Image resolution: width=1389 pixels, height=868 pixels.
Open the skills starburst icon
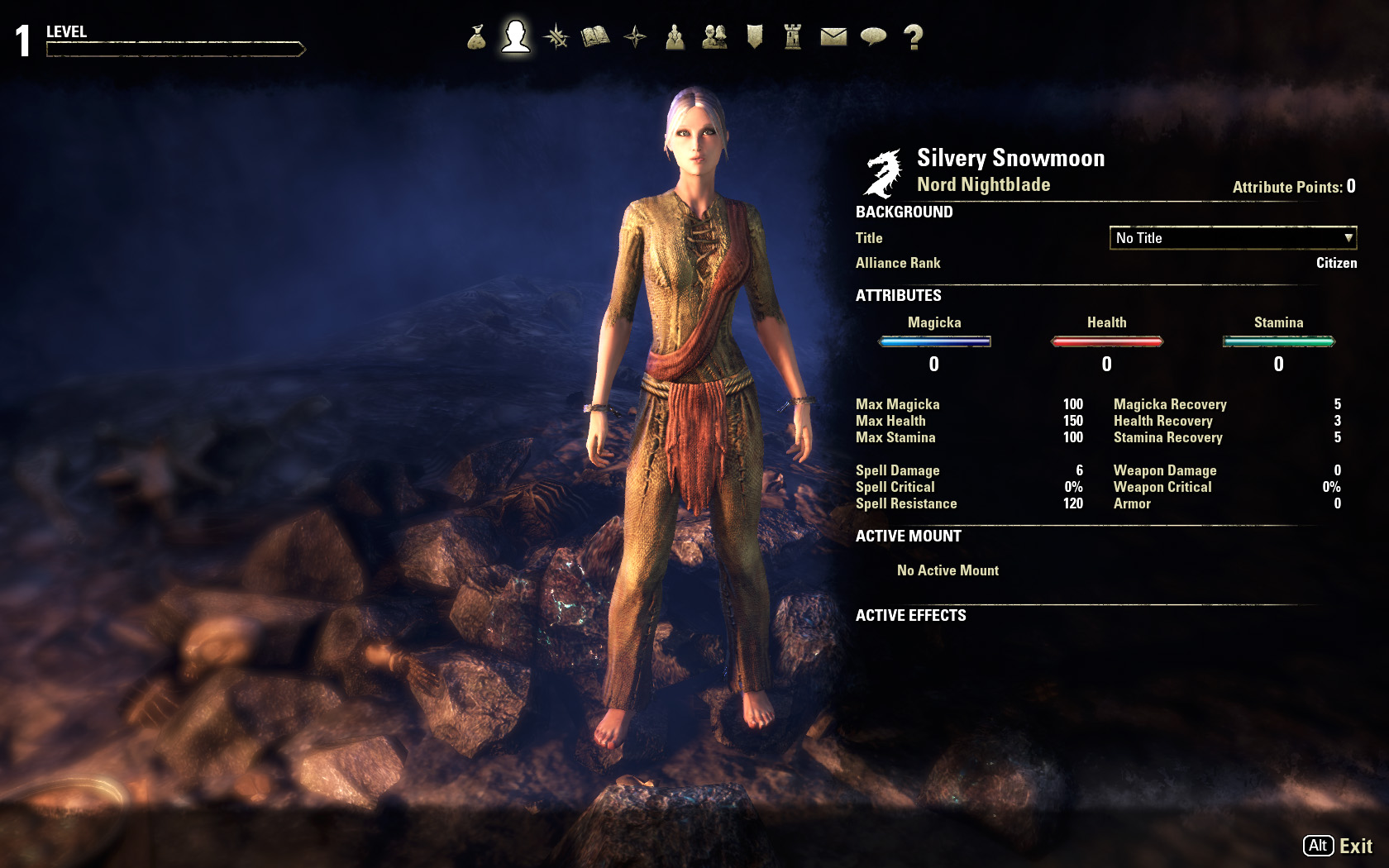pyautogui.click(x=556, y=37)
